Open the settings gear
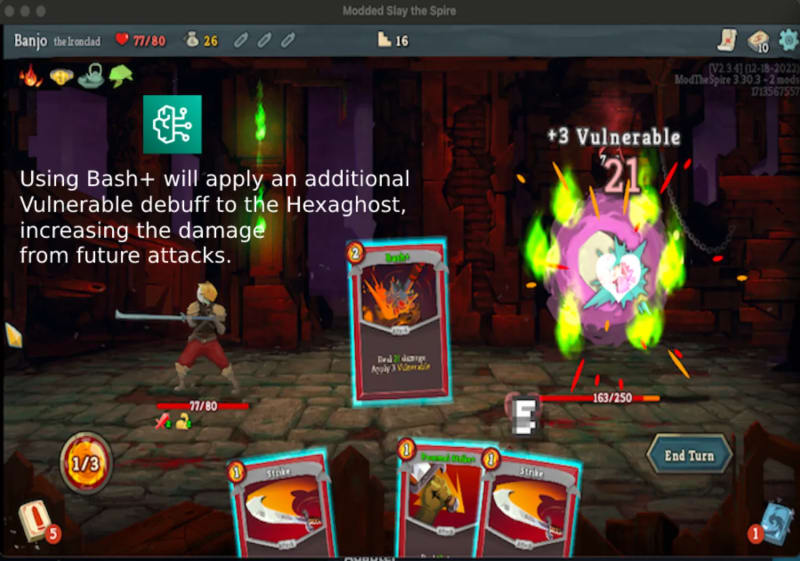The height and width of the screenshot is (561, 800). point(787,41)
